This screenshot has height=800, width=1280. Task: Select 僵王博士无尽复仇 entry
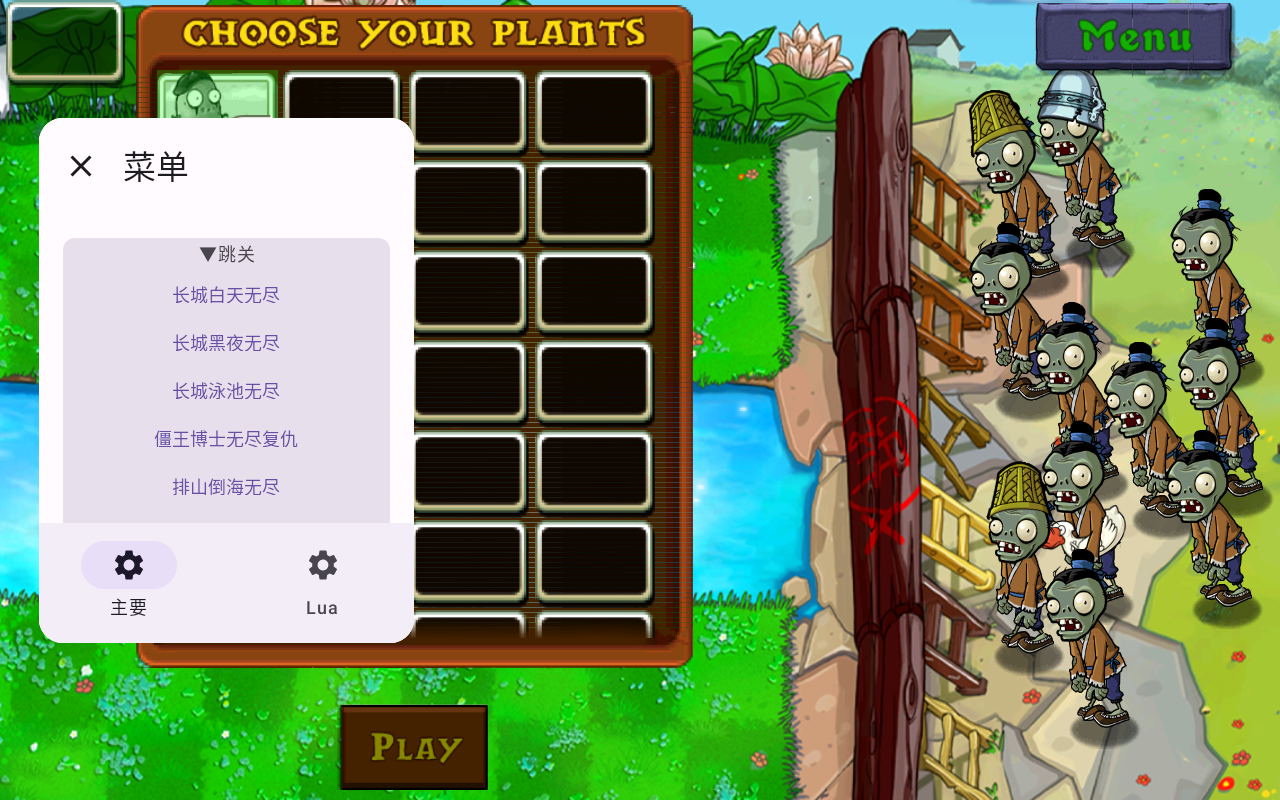click(226, 439)
